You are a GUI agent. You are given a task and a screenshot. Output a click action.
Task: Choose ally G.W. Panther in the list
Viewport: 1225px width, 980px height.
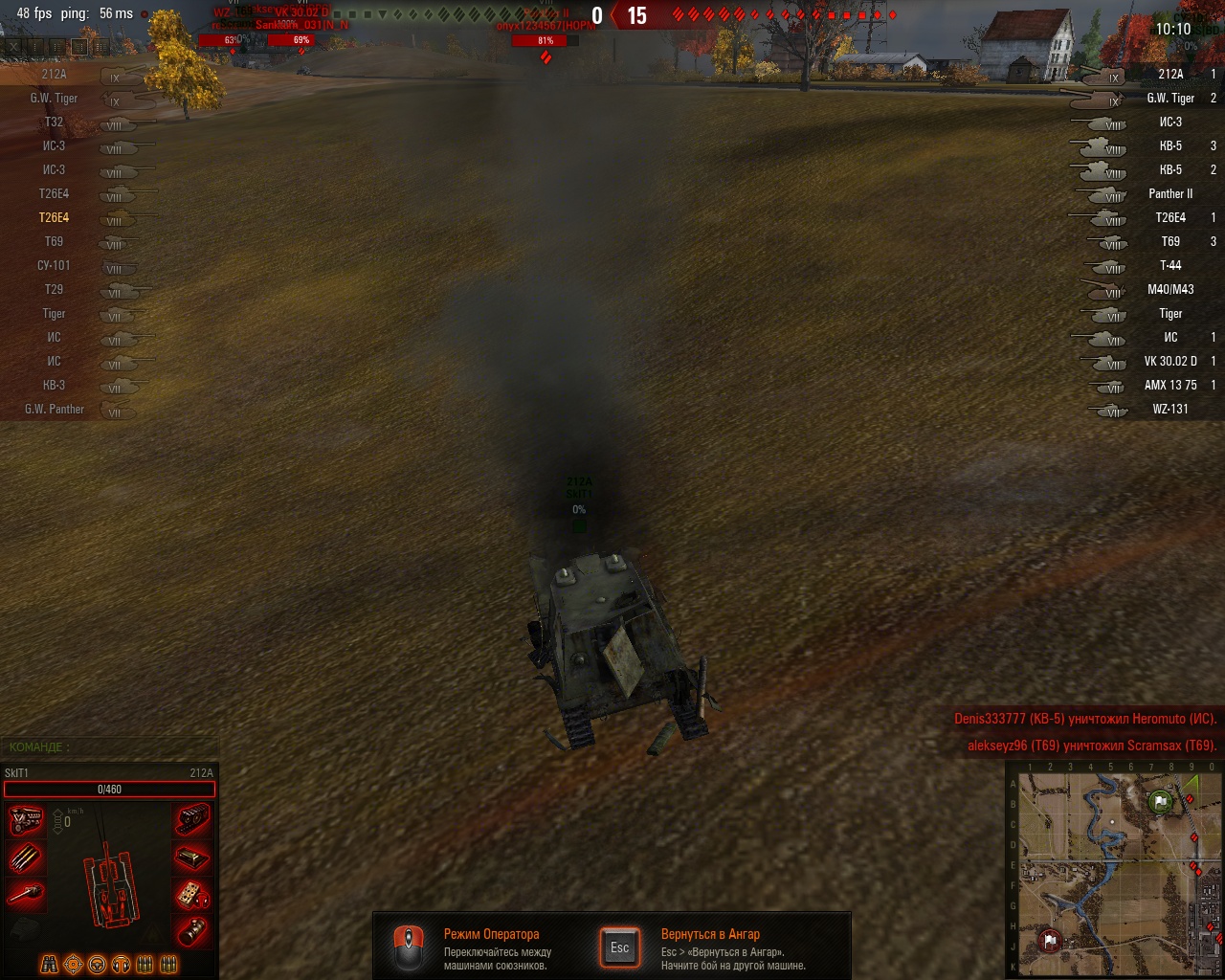(x=55, y=409)
